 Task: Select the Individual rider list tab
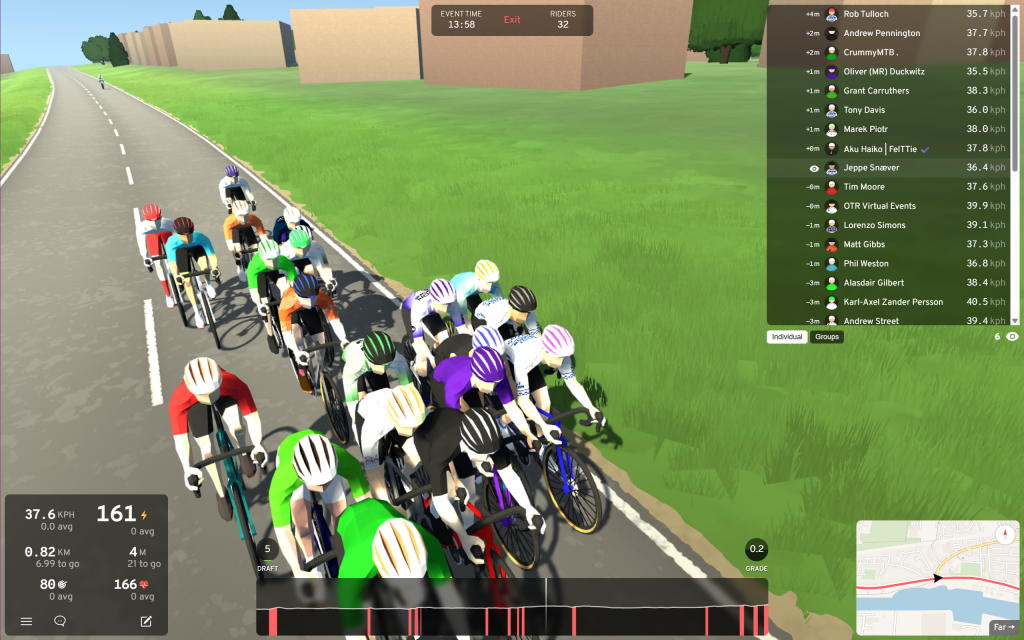pos(787,337)
